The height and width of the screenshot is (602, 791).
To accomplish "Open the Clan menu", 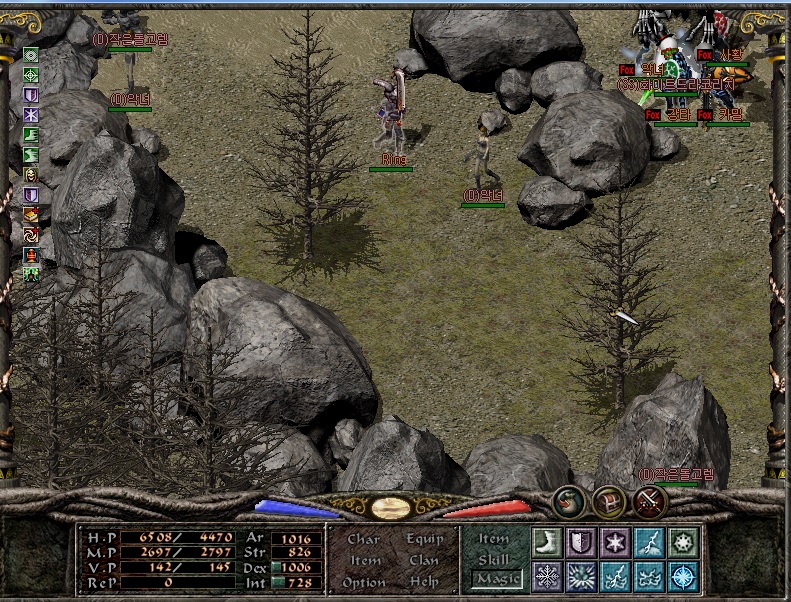I will tap(424, 561).
